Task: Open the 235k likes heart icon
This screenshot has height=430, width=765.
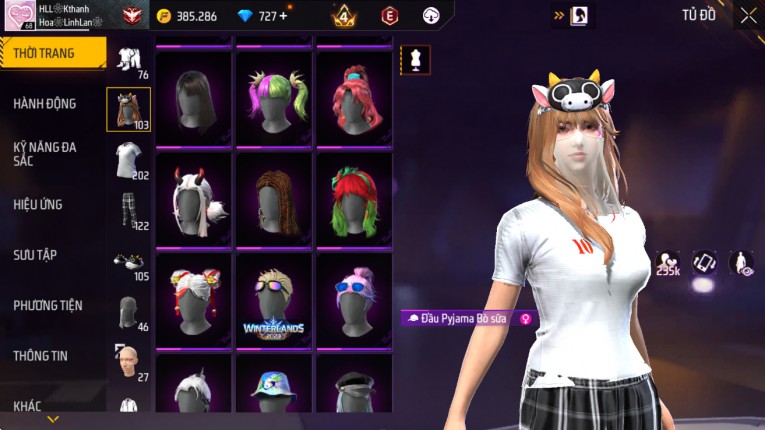Action: (x=668, y=263)
